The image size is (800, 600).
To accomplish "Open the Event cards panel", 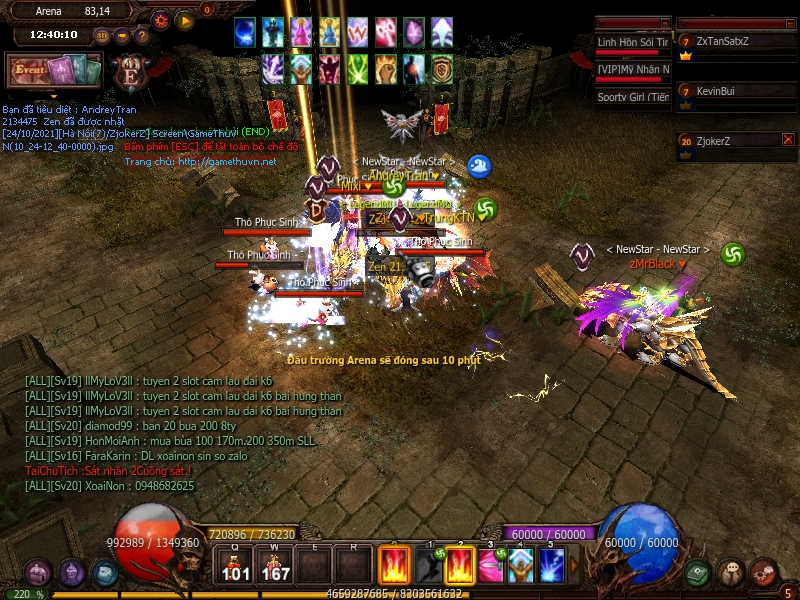I will coord(54,70).
